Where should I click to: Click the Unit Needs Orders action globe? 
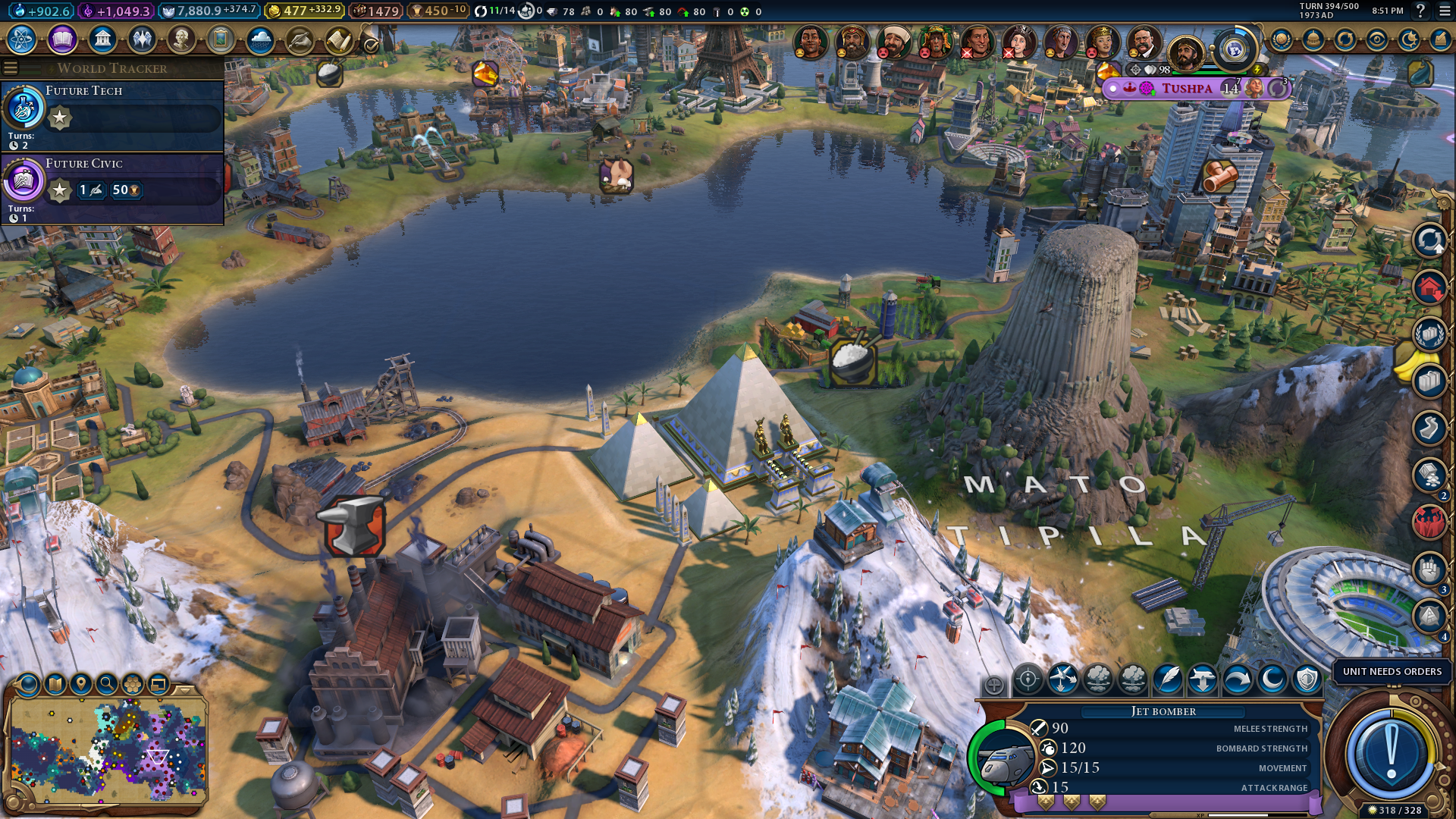(1391, 750)
